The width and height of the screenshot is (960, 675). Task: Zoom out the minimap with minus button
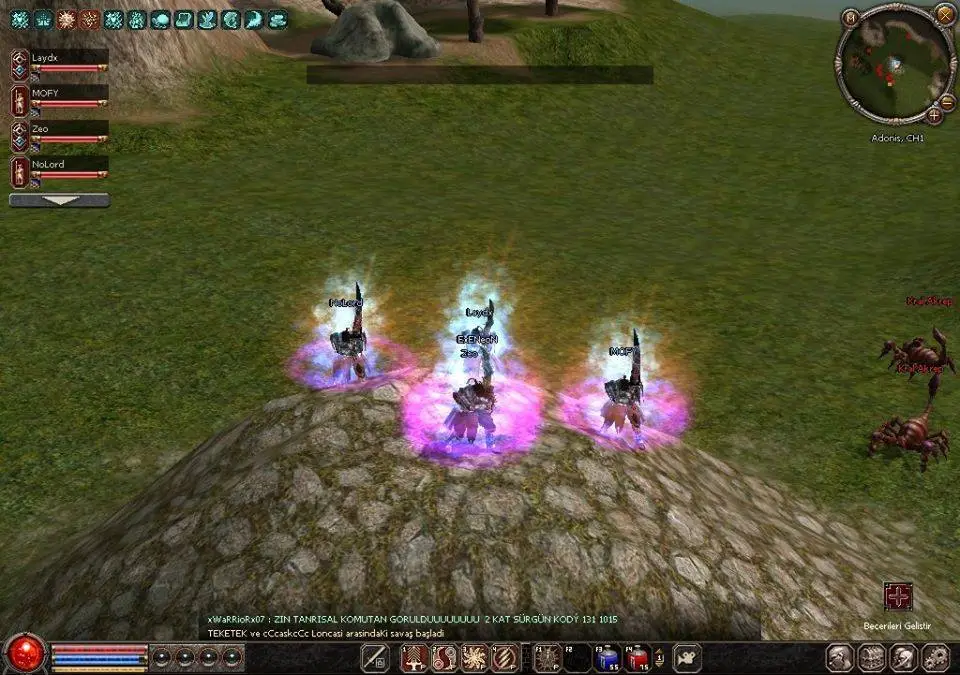pyautogui.click(x=948, y=101)
